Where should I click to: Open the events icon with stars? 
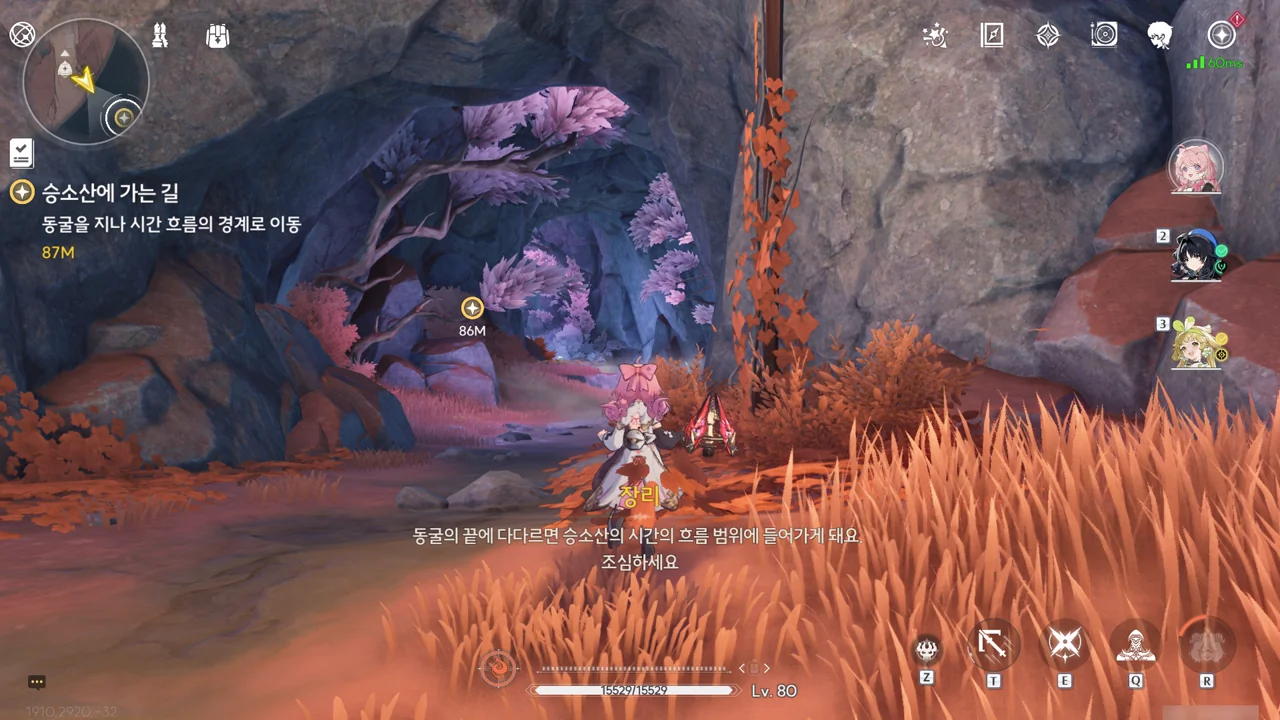pyautogui.click(x=934, y=36)
